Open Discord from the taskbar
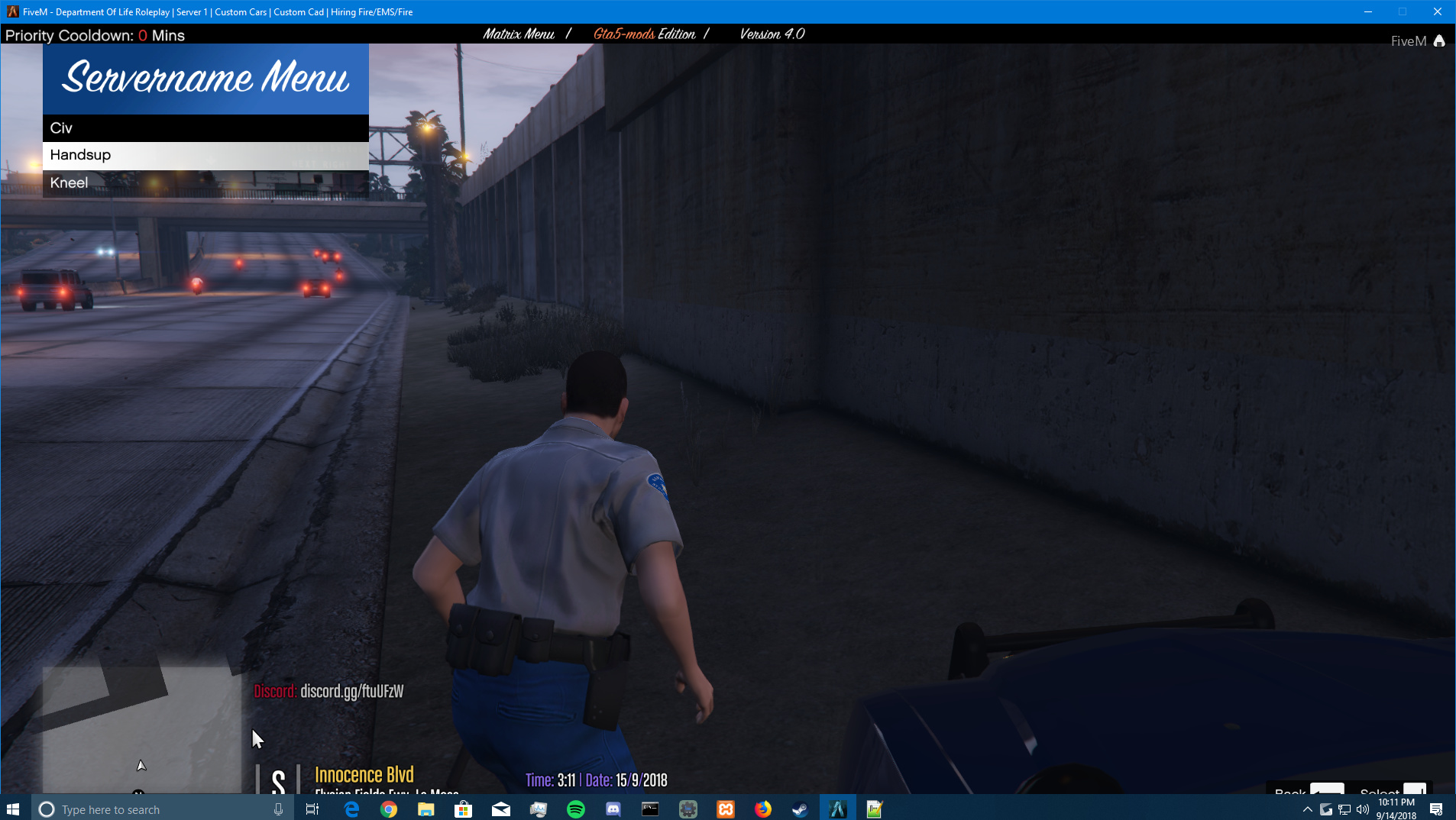1456x820 pixels. point(614,809)
